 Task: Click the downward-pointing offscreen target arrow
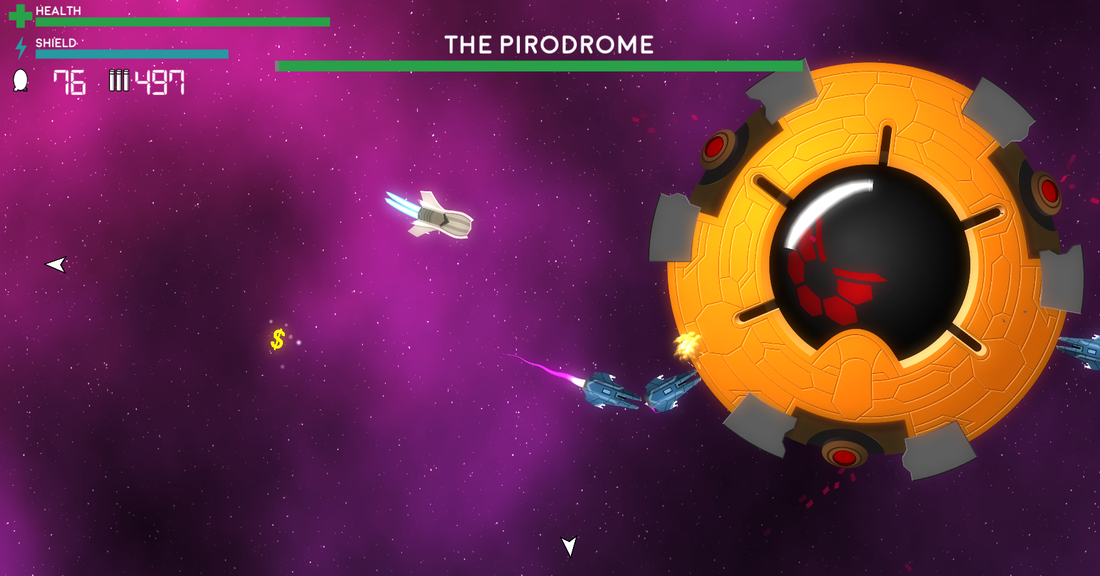tap(569, 546)
